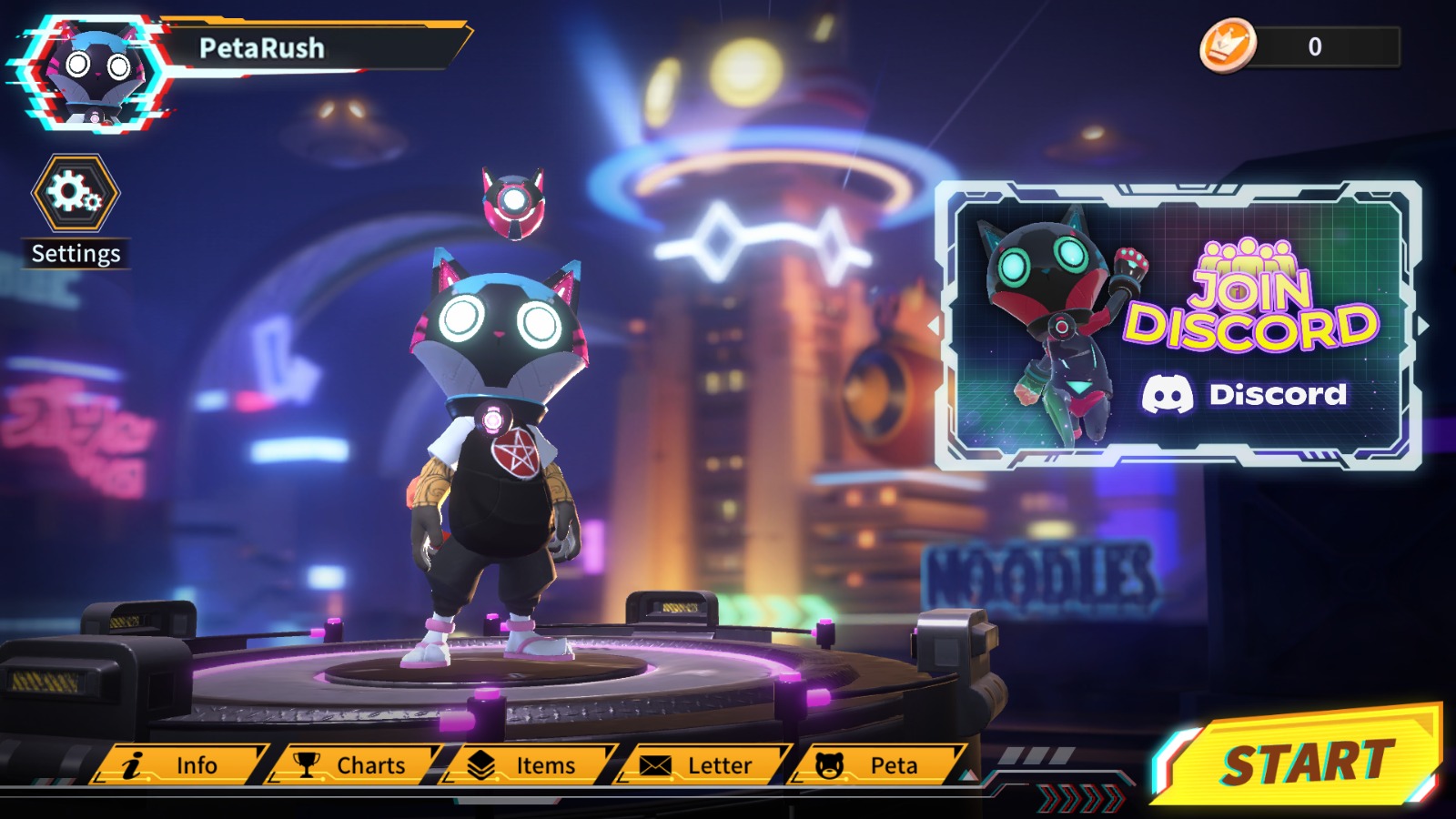The width and height of the screenshot is (1456, 819).
Task: Open the Info menu
Action: [179, 765]
